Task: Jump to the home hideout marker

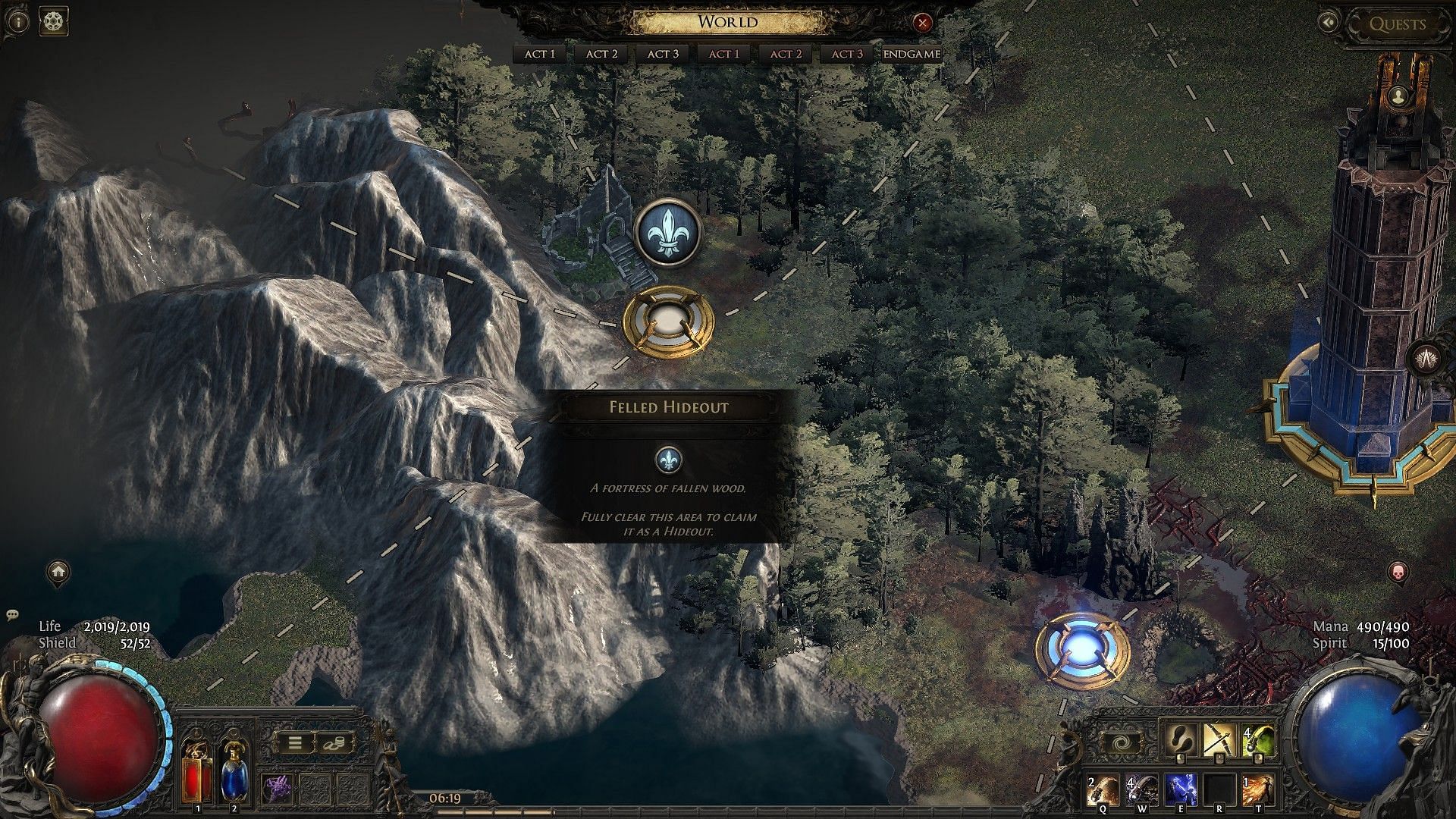Action: point(58,572)
